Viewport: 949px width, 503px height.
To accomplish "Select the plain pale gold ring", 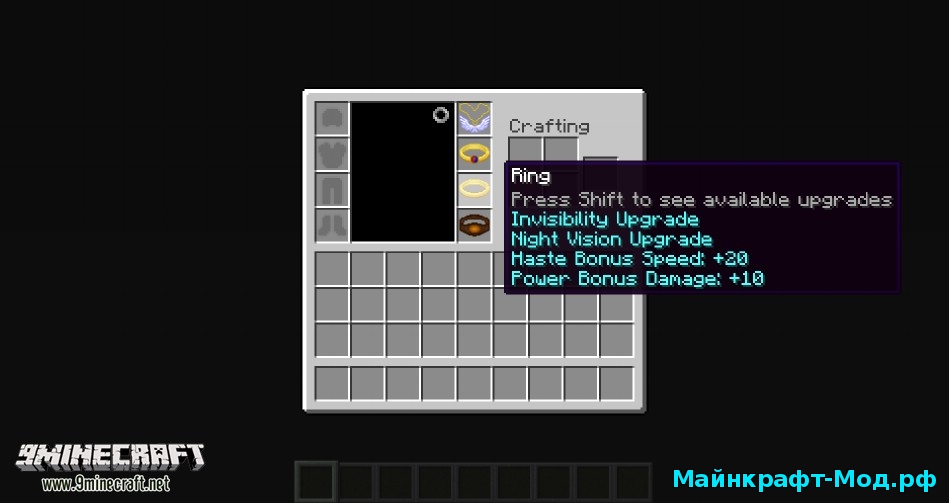I will coord(474,188).
